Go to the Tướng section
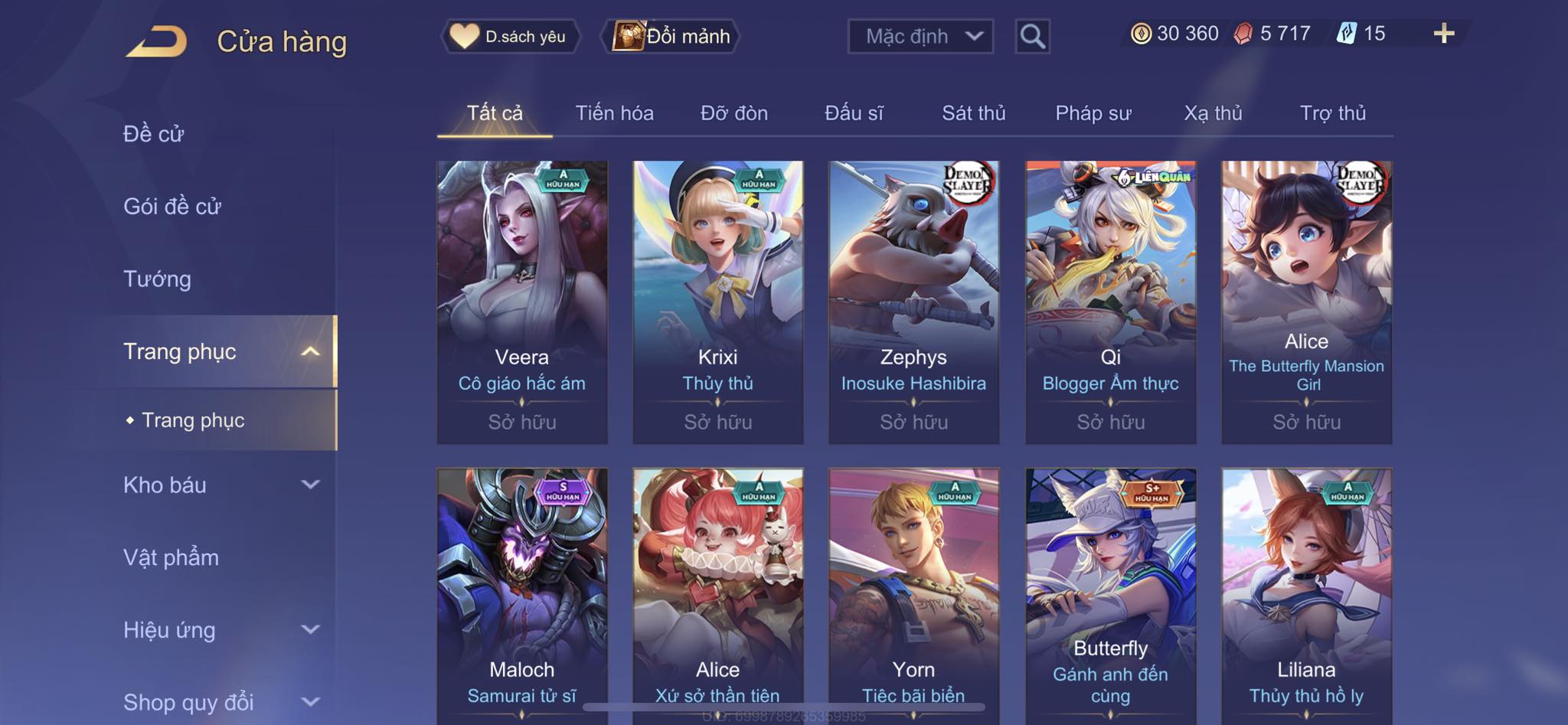Viewport: 1568px width, 725px height. click(157, 279)
